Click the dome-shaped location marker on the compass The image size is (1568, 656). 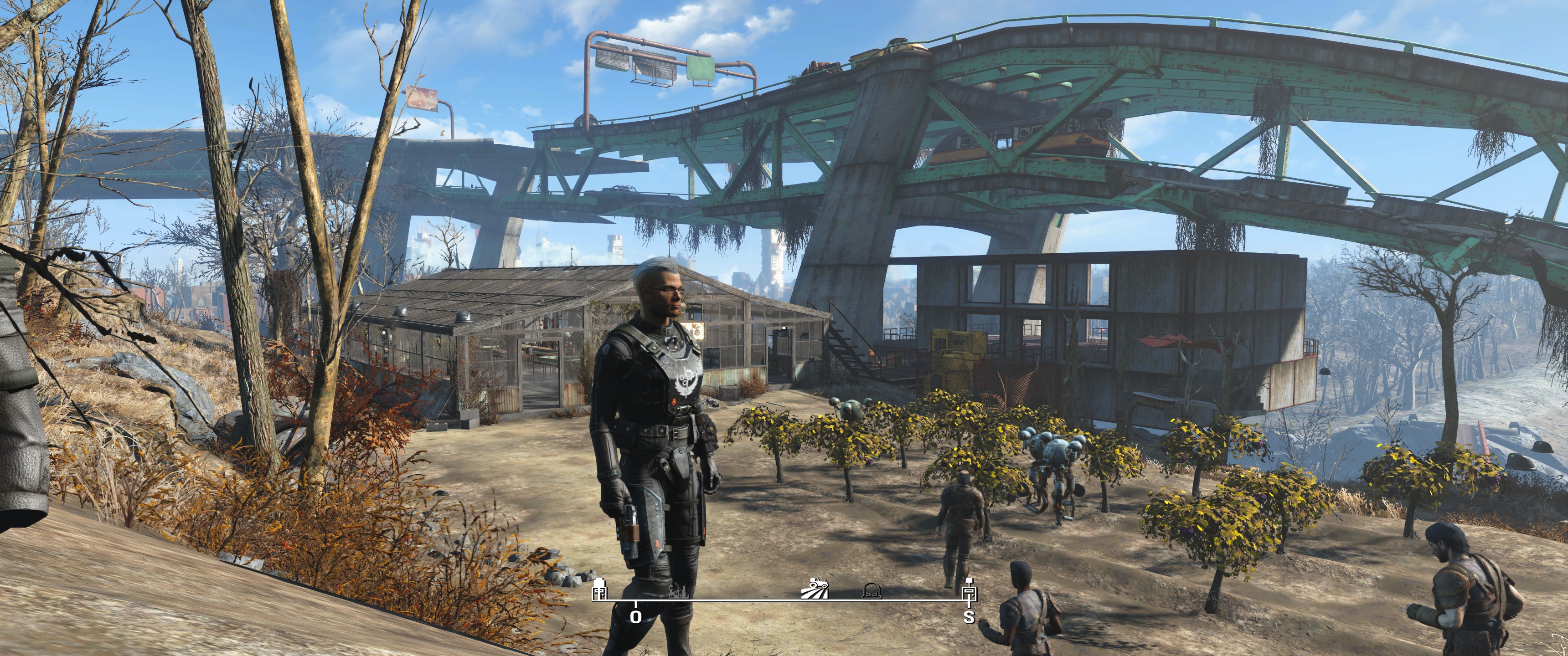coord(872,589)
